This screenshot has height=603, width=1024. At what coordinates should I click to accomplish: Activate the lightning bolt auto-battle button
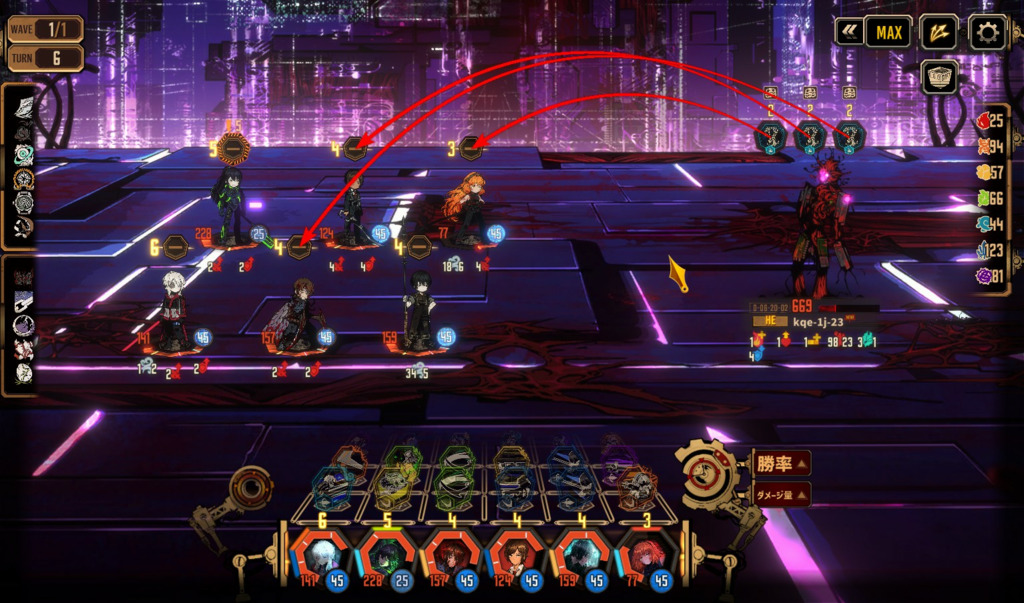938,33
